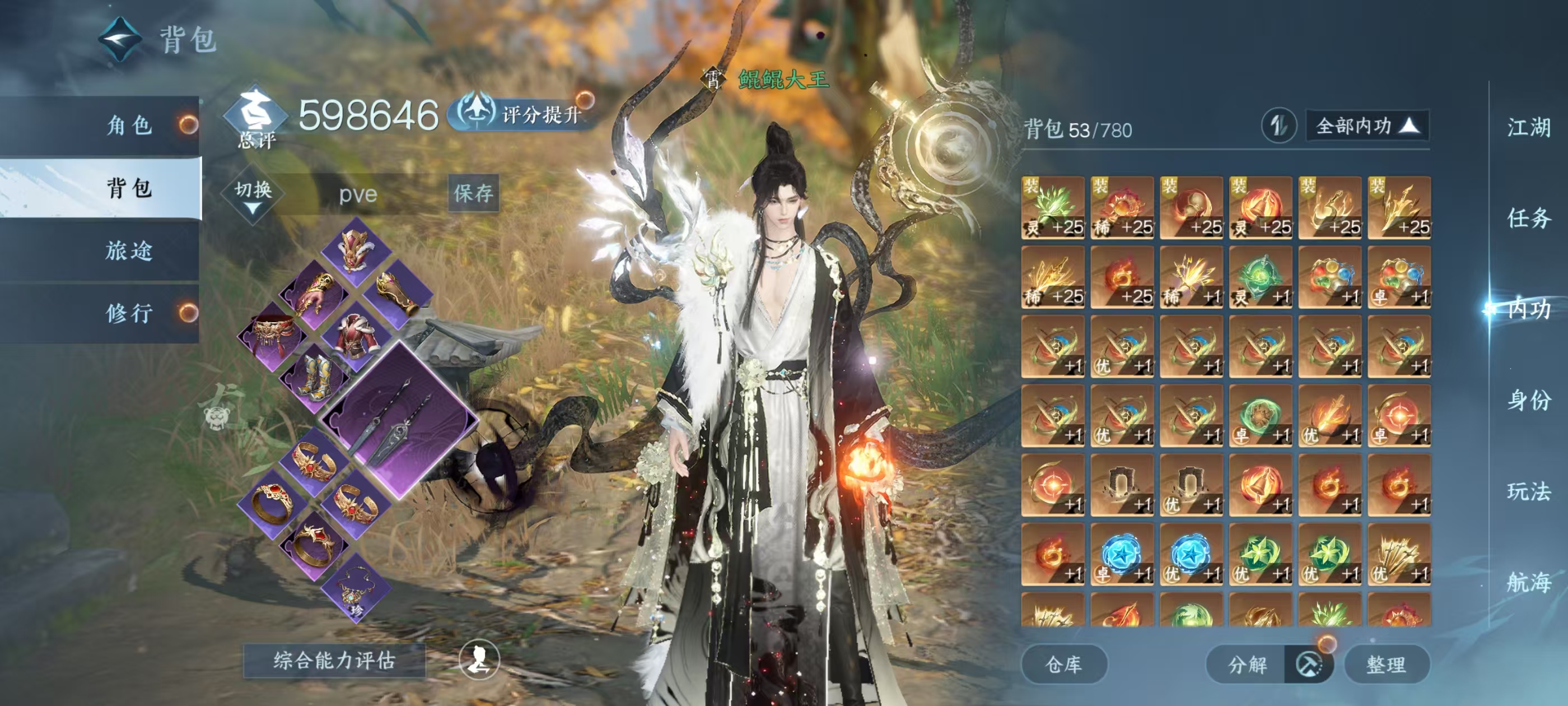Save the loadout with 保存

[x=473, y=194]
